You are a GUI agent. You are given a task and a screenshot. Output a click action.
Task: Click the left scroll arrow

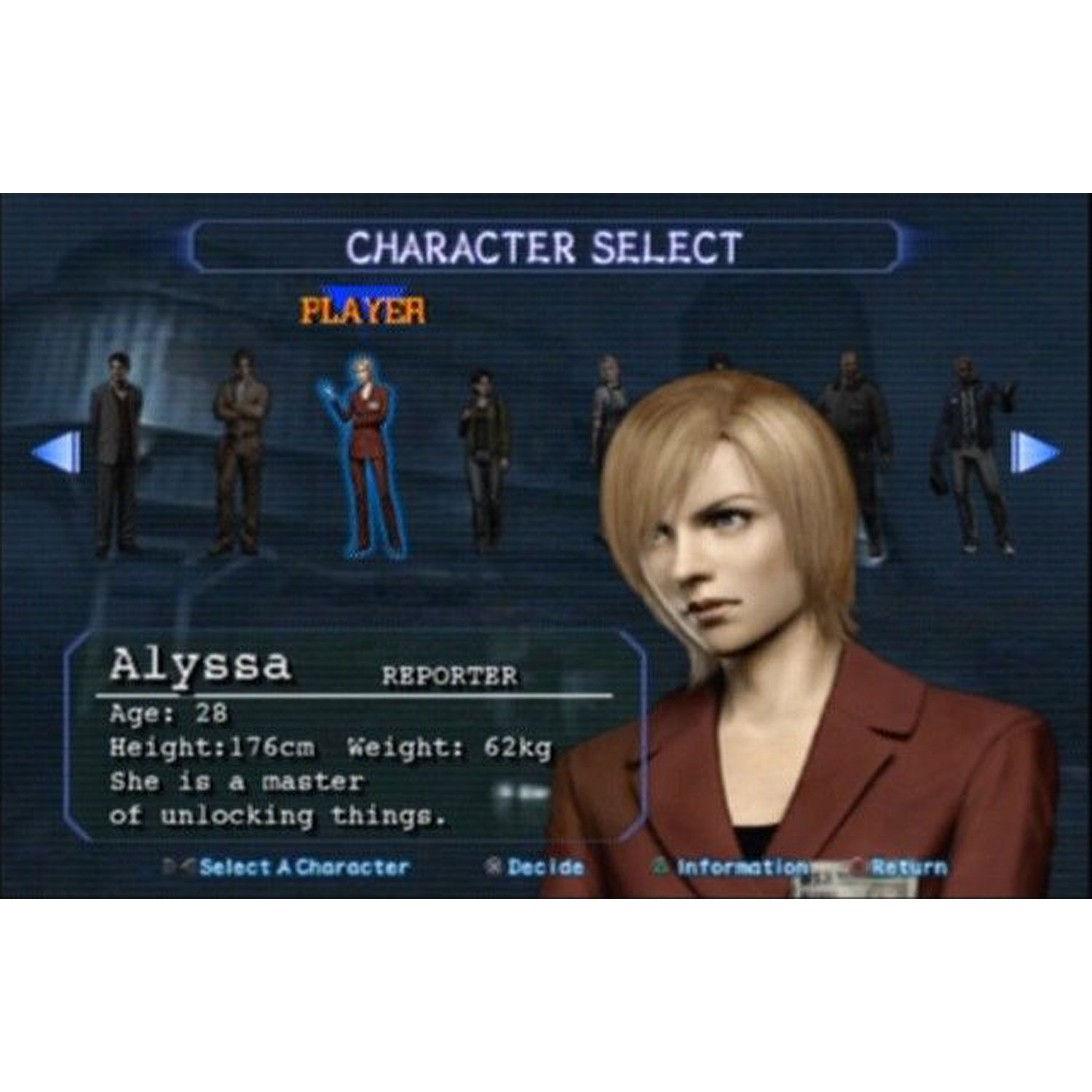[57, 452]
